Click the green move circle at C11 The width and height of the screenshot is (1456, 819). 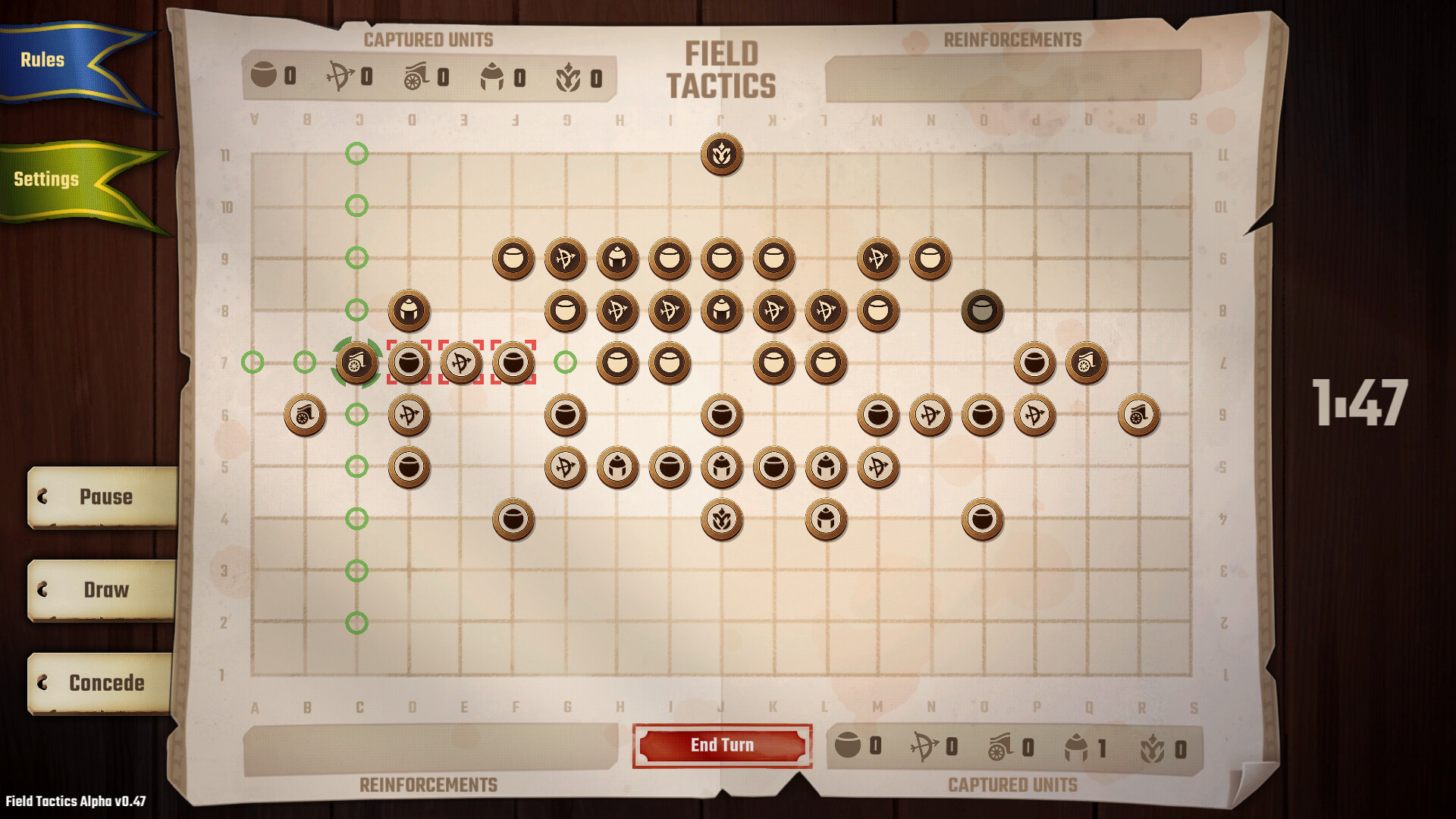coord(356,154)
